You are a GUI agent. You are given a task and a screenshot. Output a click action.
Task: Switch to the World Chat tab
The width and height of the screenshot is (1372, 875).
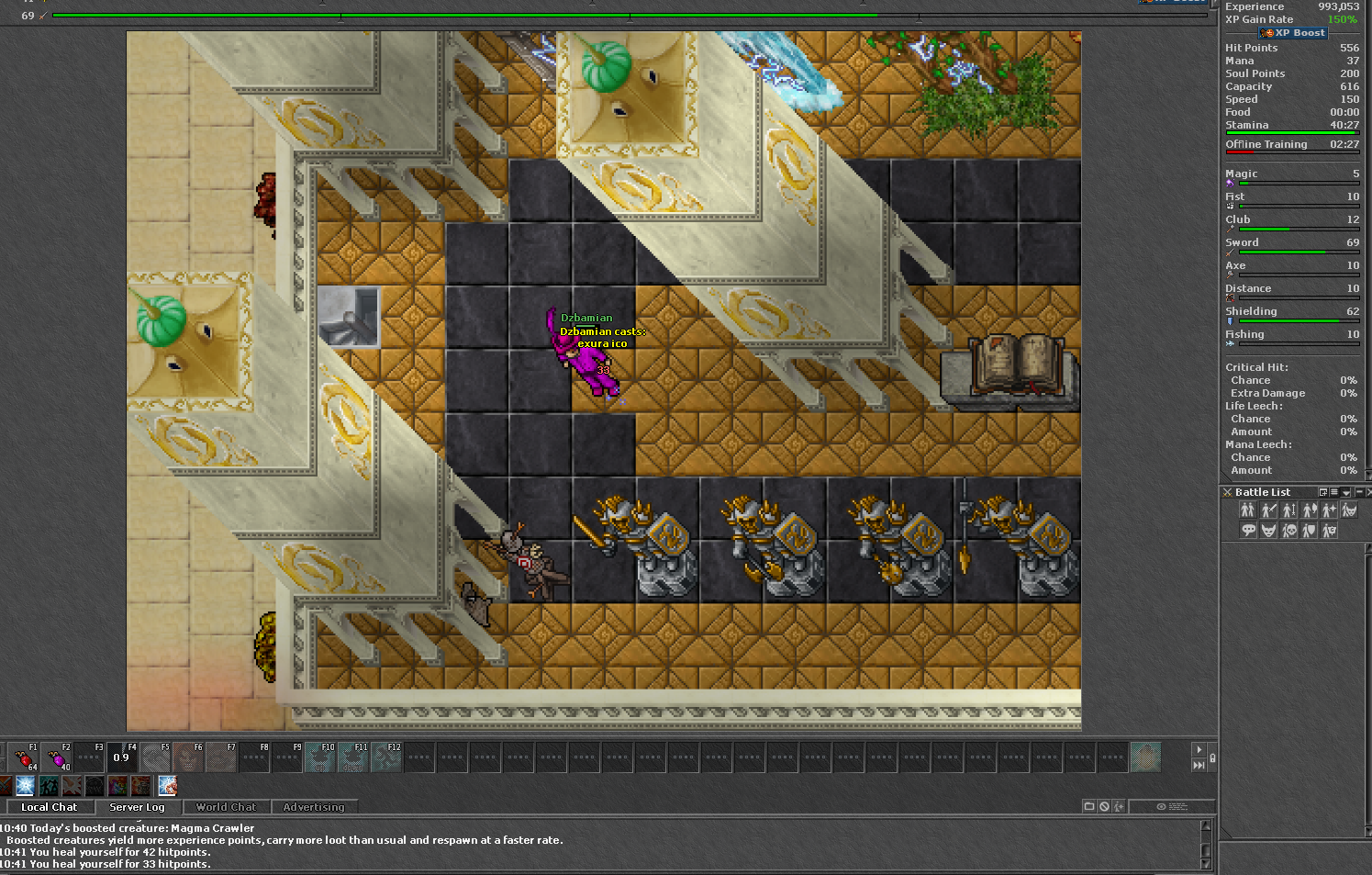226,807
